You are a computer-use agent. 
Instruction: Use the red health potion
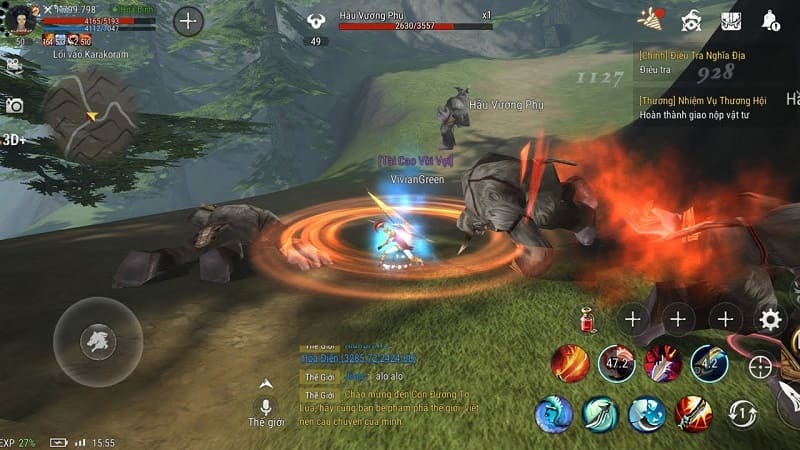tap(588, 321)
